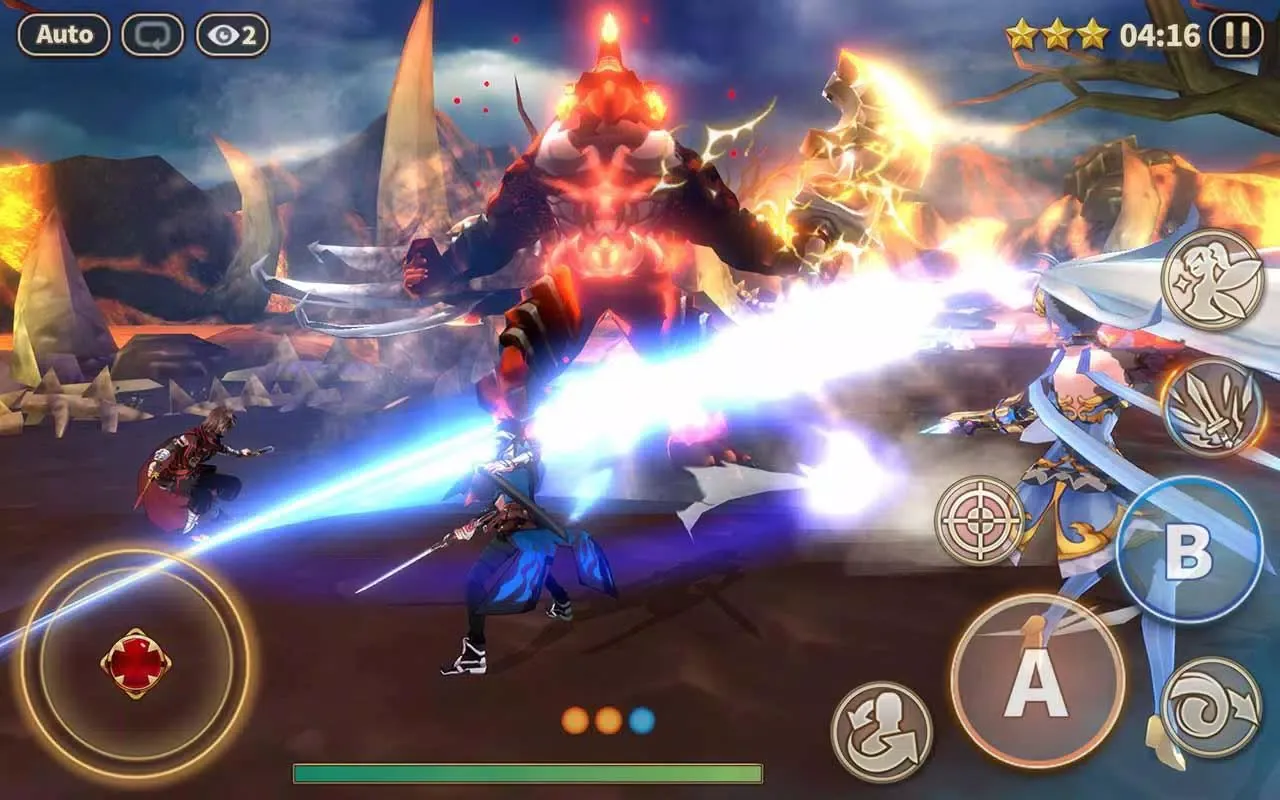Click the red virtual joystick knob
This screenshot has width=1280, height=800.
[x=135, y=663]
